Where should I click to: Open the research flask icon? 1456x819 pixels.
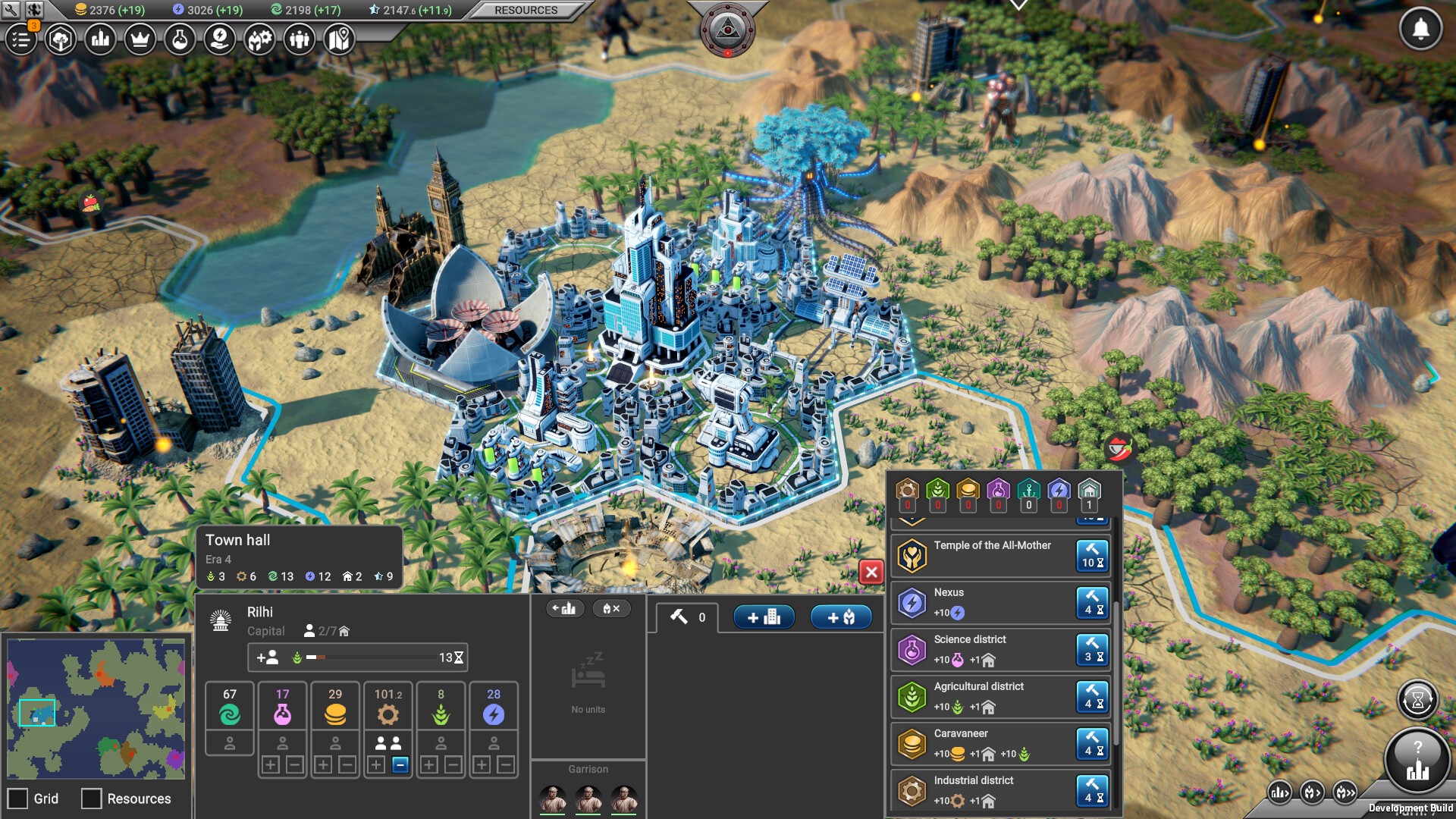180,40
